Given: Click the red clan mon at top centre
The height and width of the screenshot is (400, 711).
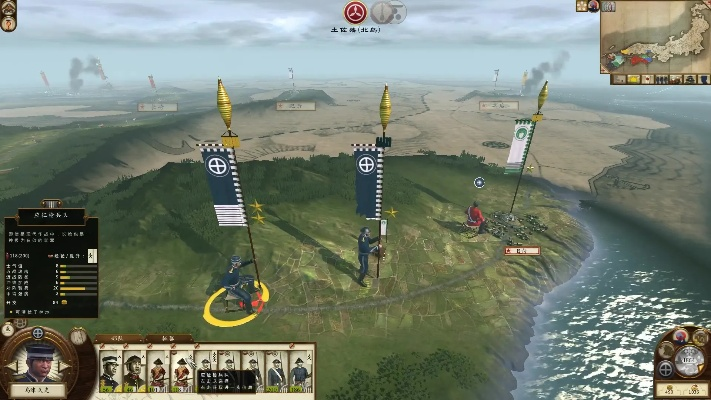Looking at the screenshot, I should coord(355,12).
